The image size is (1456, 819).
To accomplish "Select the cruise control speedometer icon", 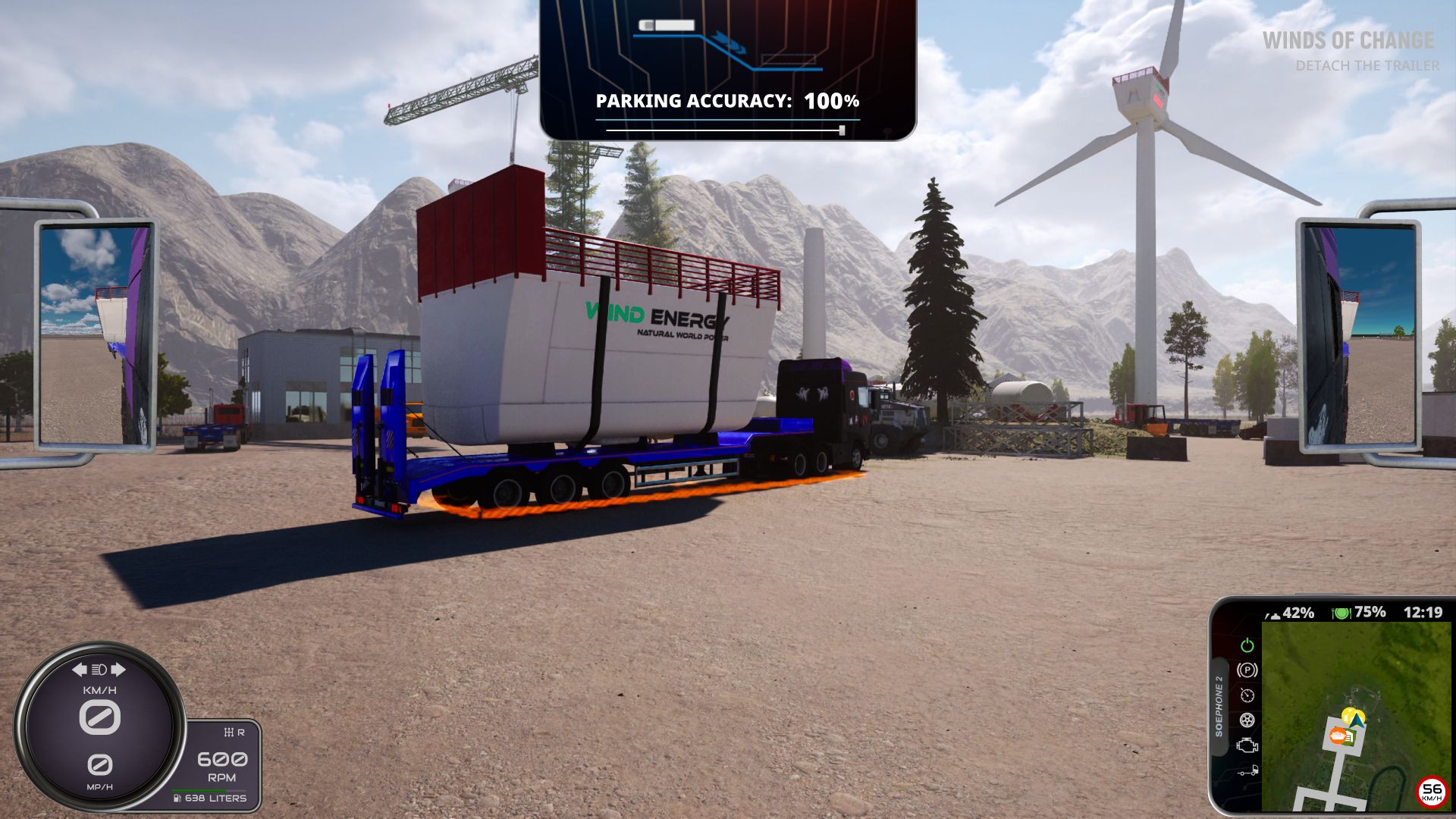I will click(x=1247, y=695).
